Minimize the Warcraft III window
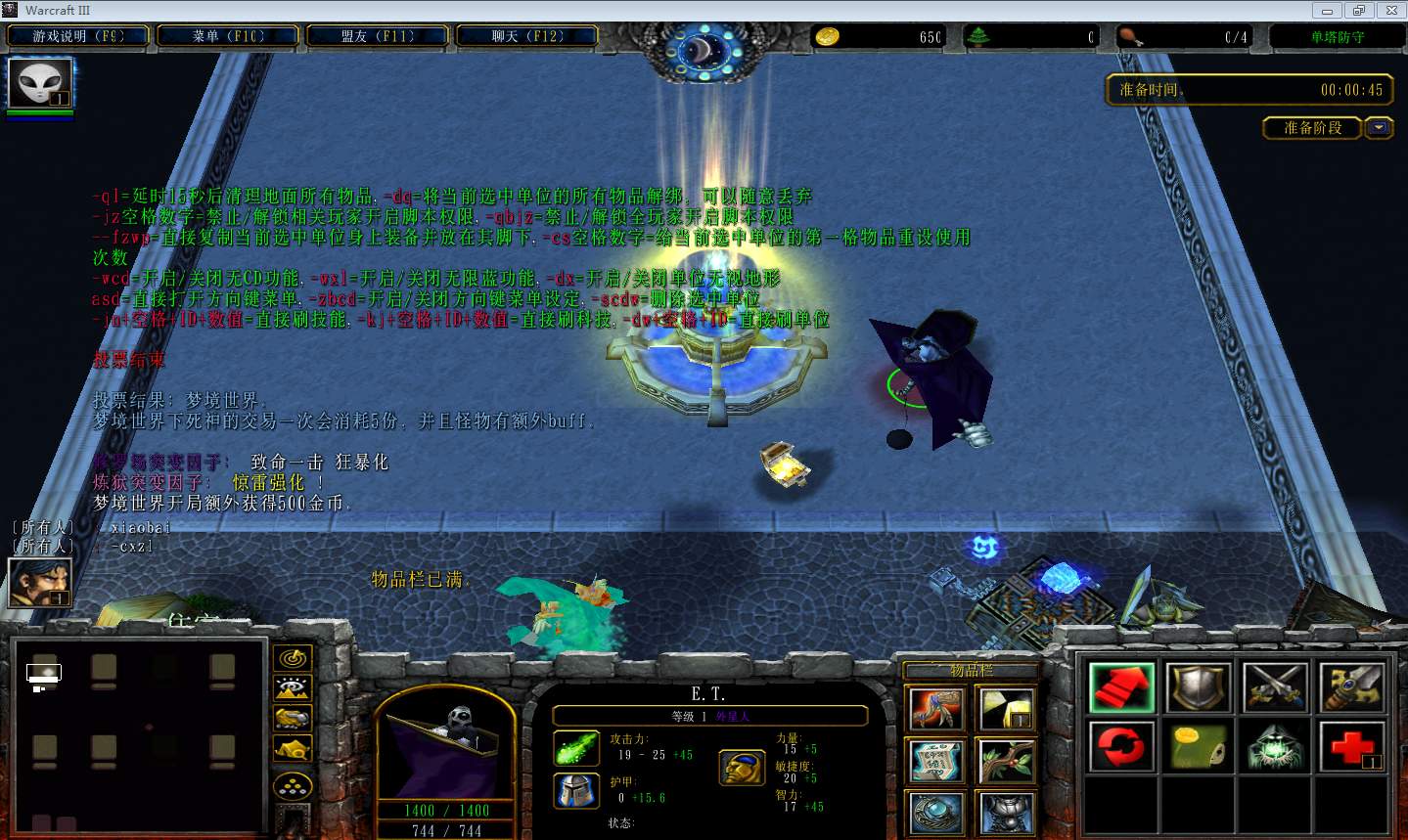 coord(1328,11)
